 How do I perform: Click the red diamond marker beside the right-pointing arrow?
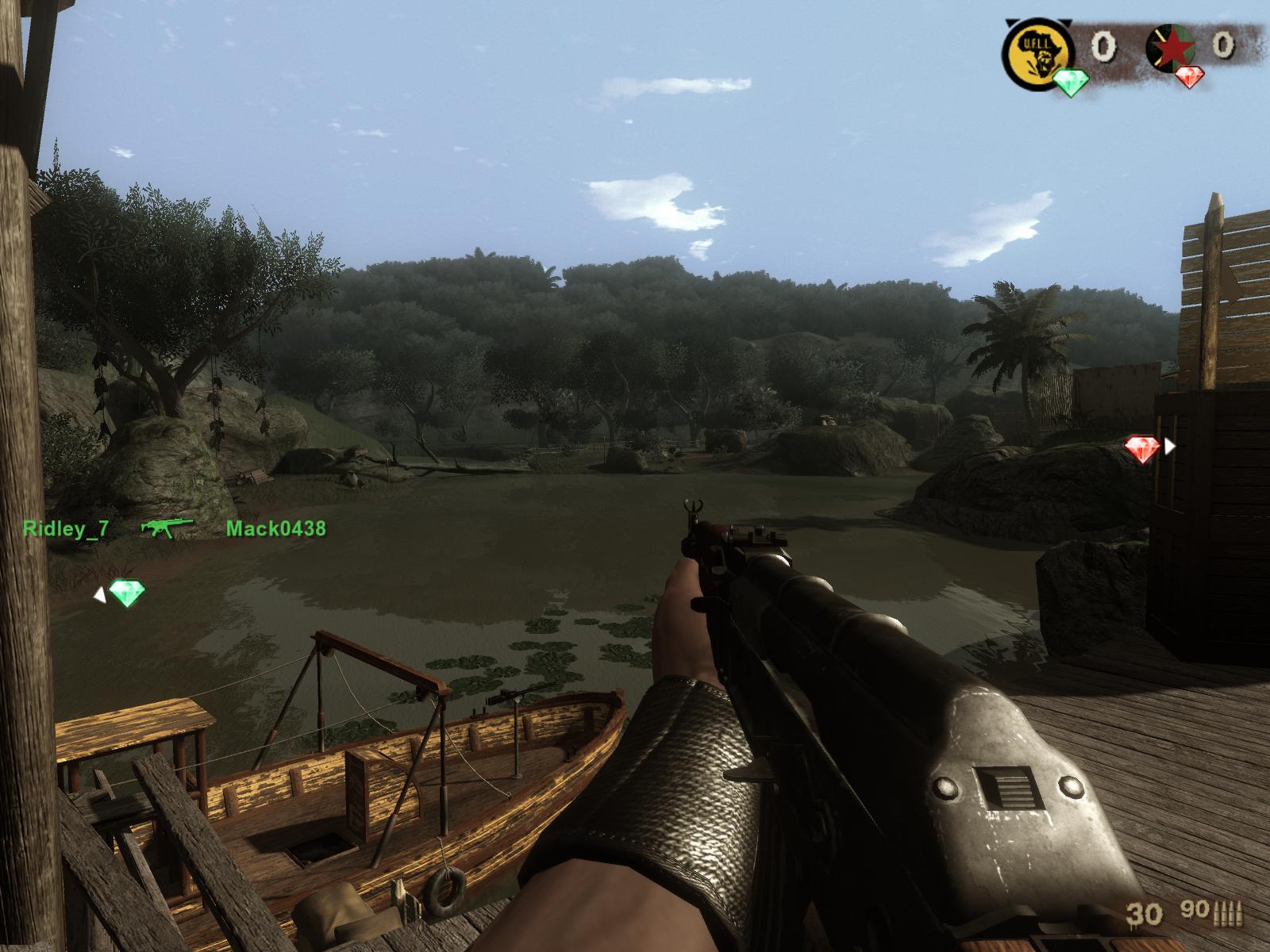[x=1142, y=449]
